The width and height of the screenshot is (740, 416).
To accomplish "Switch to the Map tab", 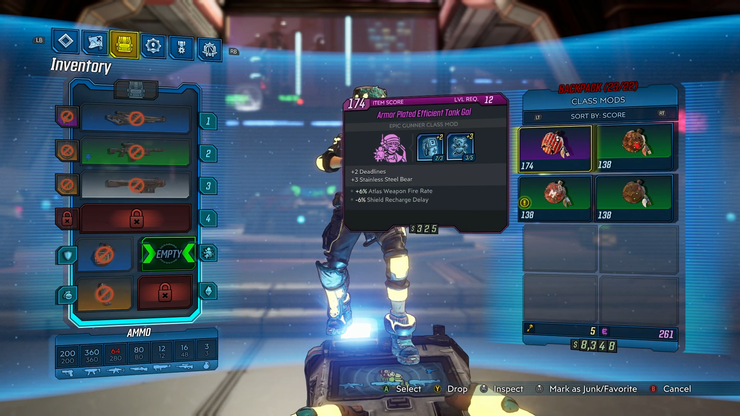I will [96, 43].
